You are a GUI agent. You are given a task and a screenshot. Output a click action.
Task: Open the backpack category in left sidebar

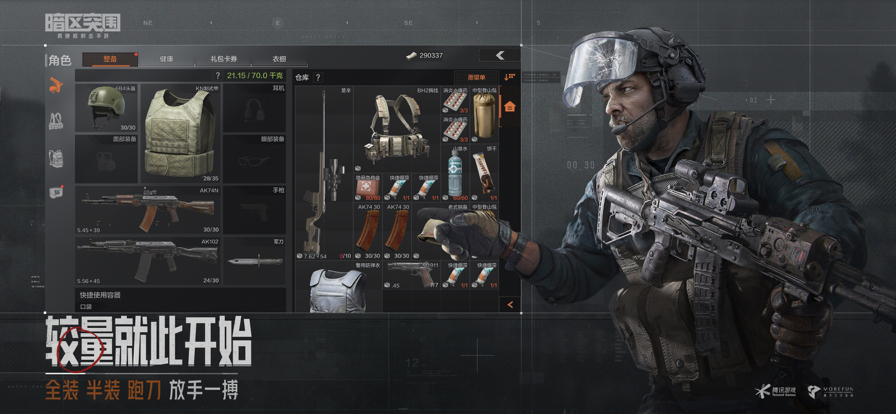(56, 157)
